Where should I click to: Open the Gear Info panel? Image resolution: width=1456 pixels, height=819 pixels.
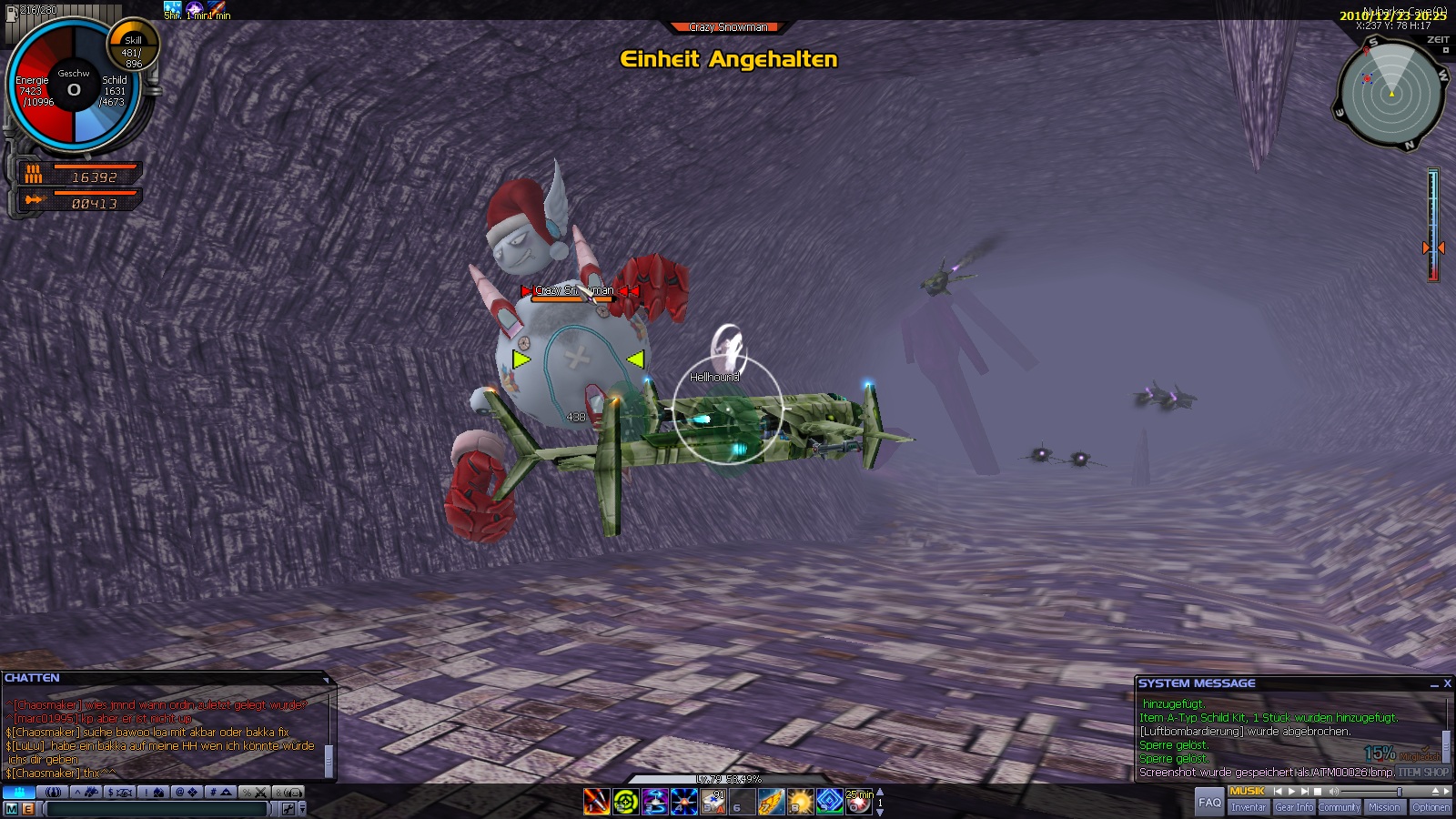click(x=1293, y=807)
